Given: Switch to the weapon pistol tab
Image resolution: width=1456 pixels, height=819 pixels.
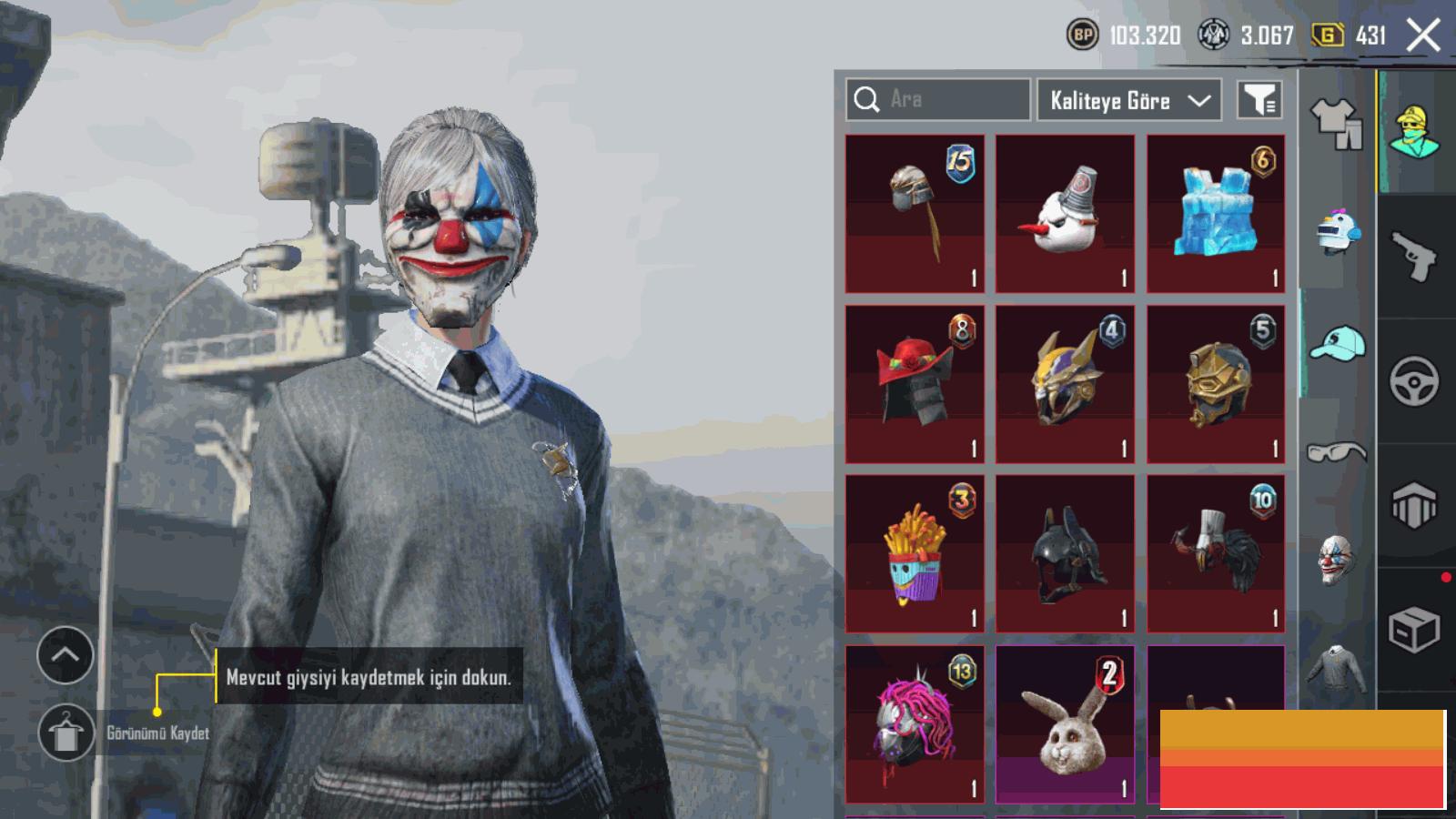Looking at the screenshot, I should [1414, 257].
